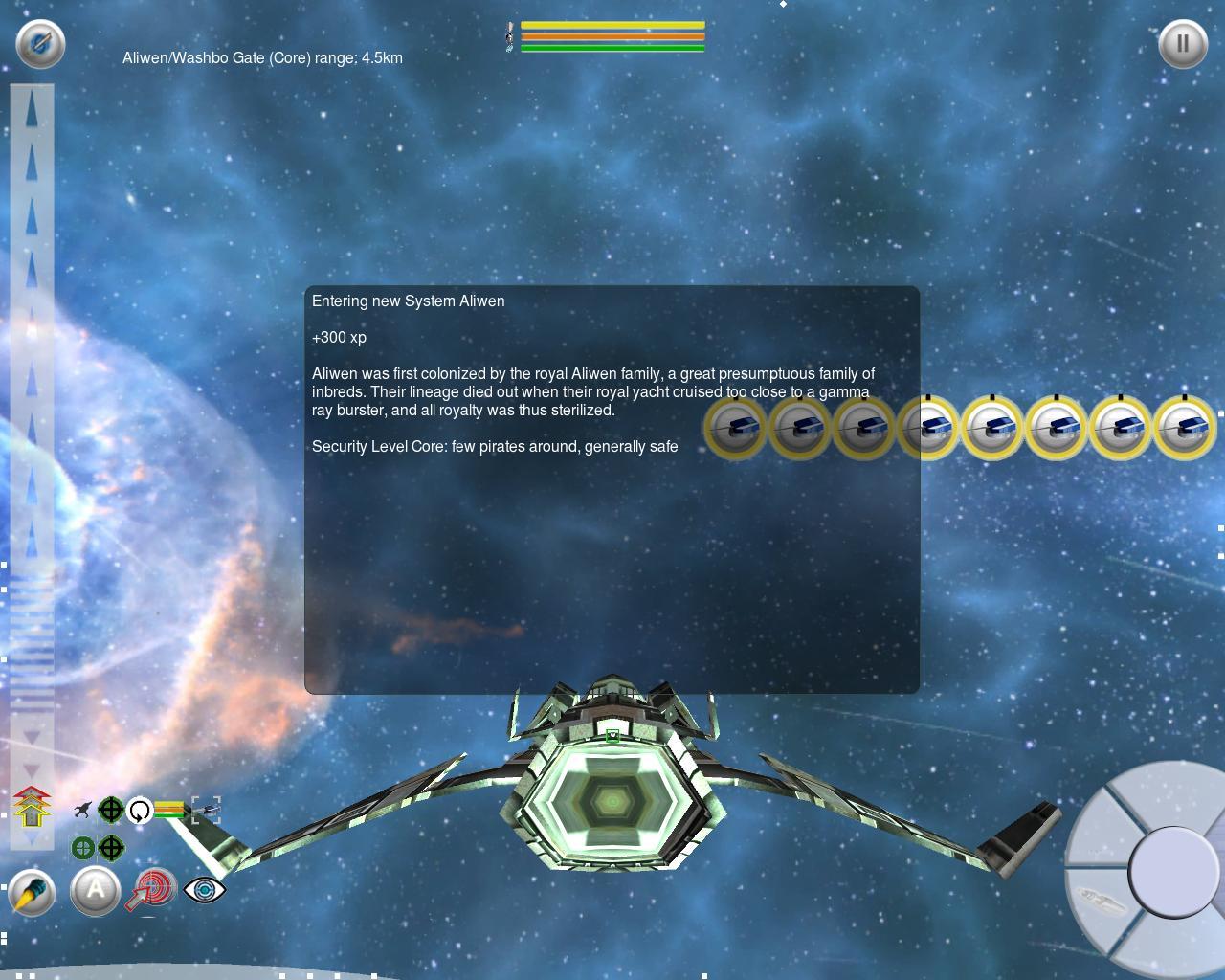Select the bracketed target ship icon
This screenshot has width=1225, height=980.
[206, 811]
